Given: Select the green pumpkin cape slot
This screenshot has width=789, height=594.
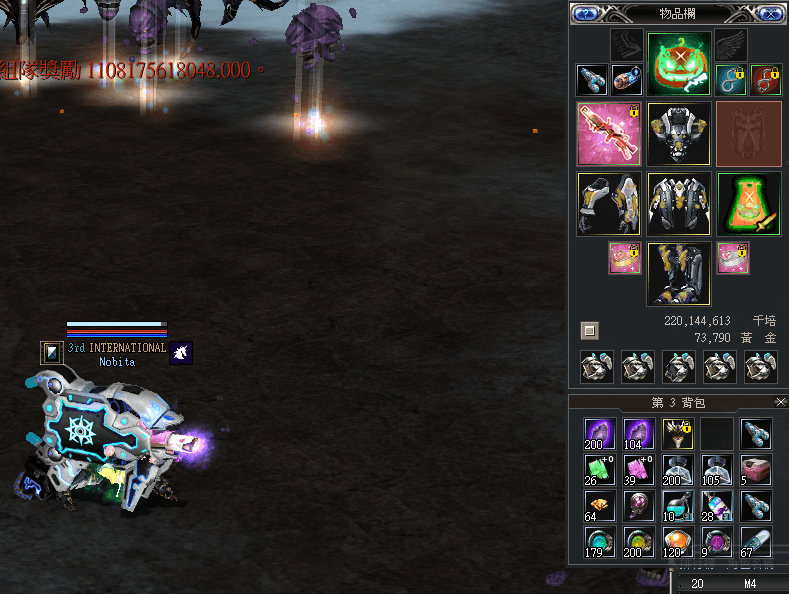Looking at the screenshot, I should click(748, 203).
